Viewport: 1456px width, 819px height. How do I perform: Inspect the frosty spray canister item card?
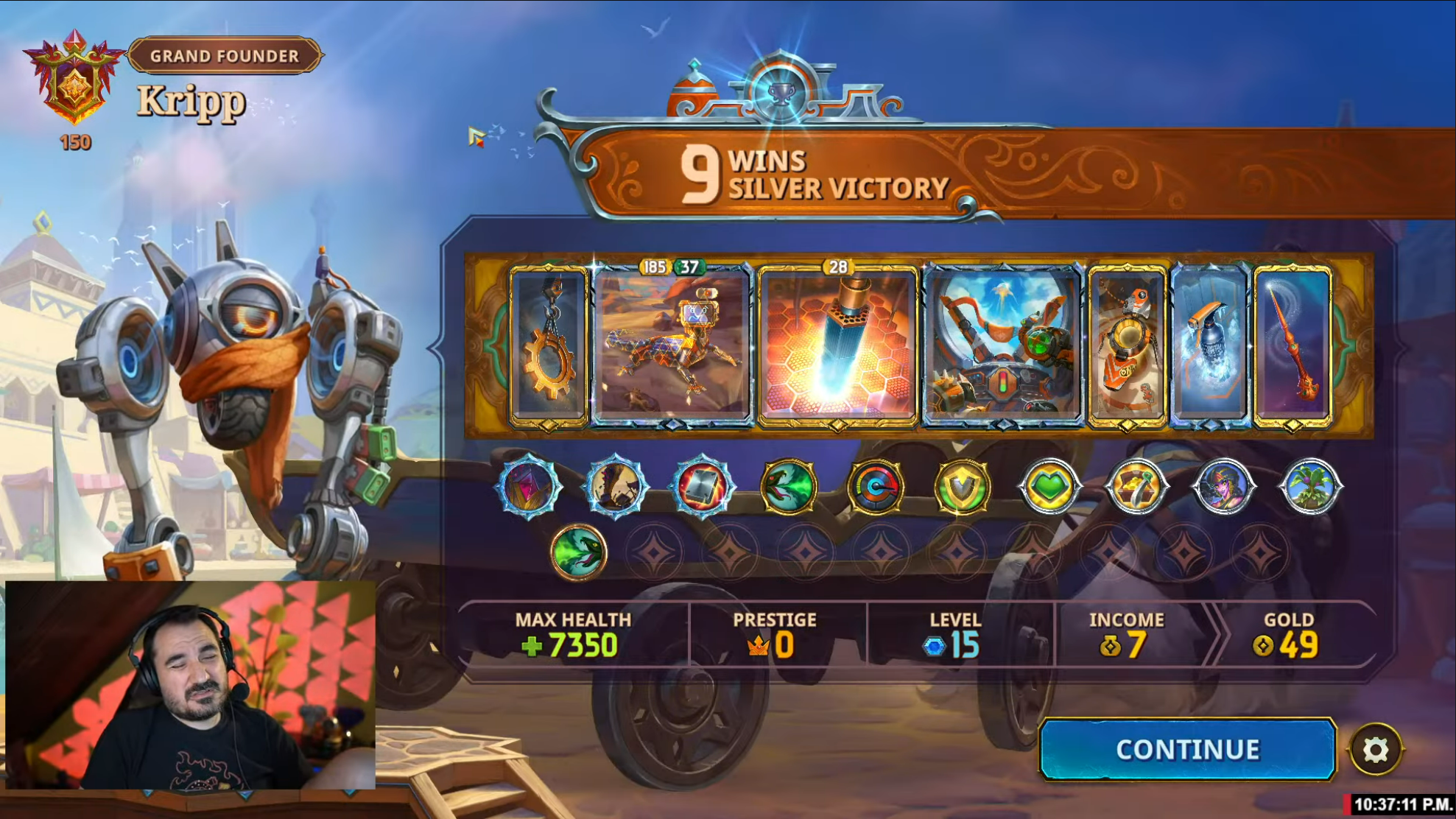click(1209, 345)
